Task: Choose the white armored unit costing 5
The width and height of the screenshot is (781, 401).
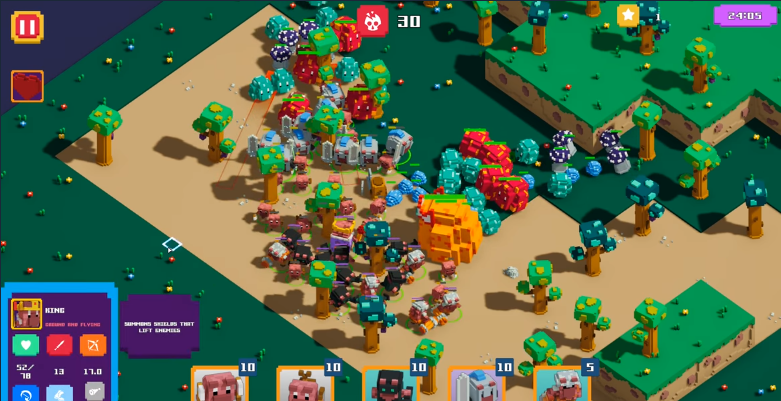Action: tap(561, 386)
